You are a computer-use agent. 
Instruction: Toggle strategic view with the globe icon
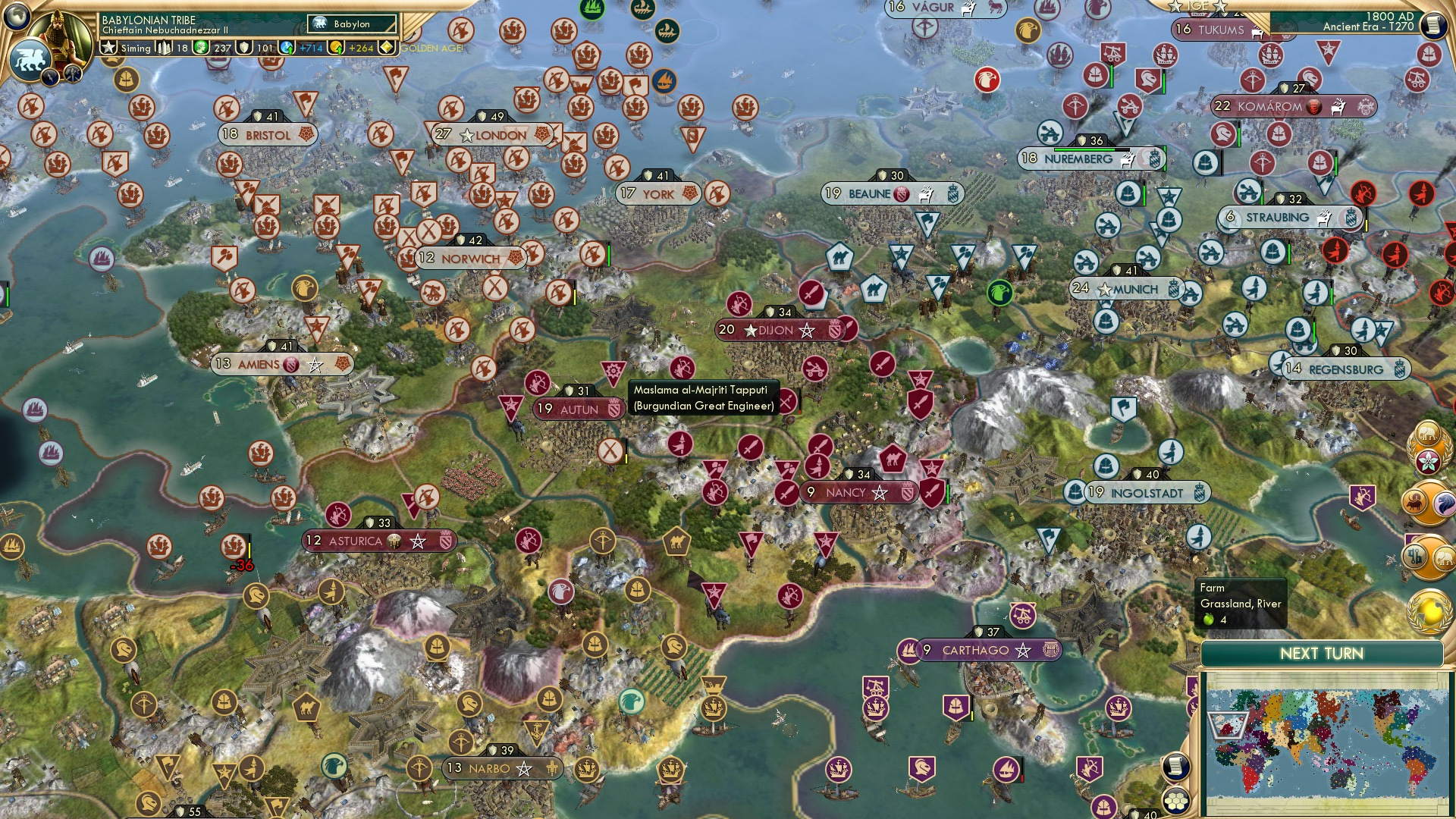pos(18,18)
